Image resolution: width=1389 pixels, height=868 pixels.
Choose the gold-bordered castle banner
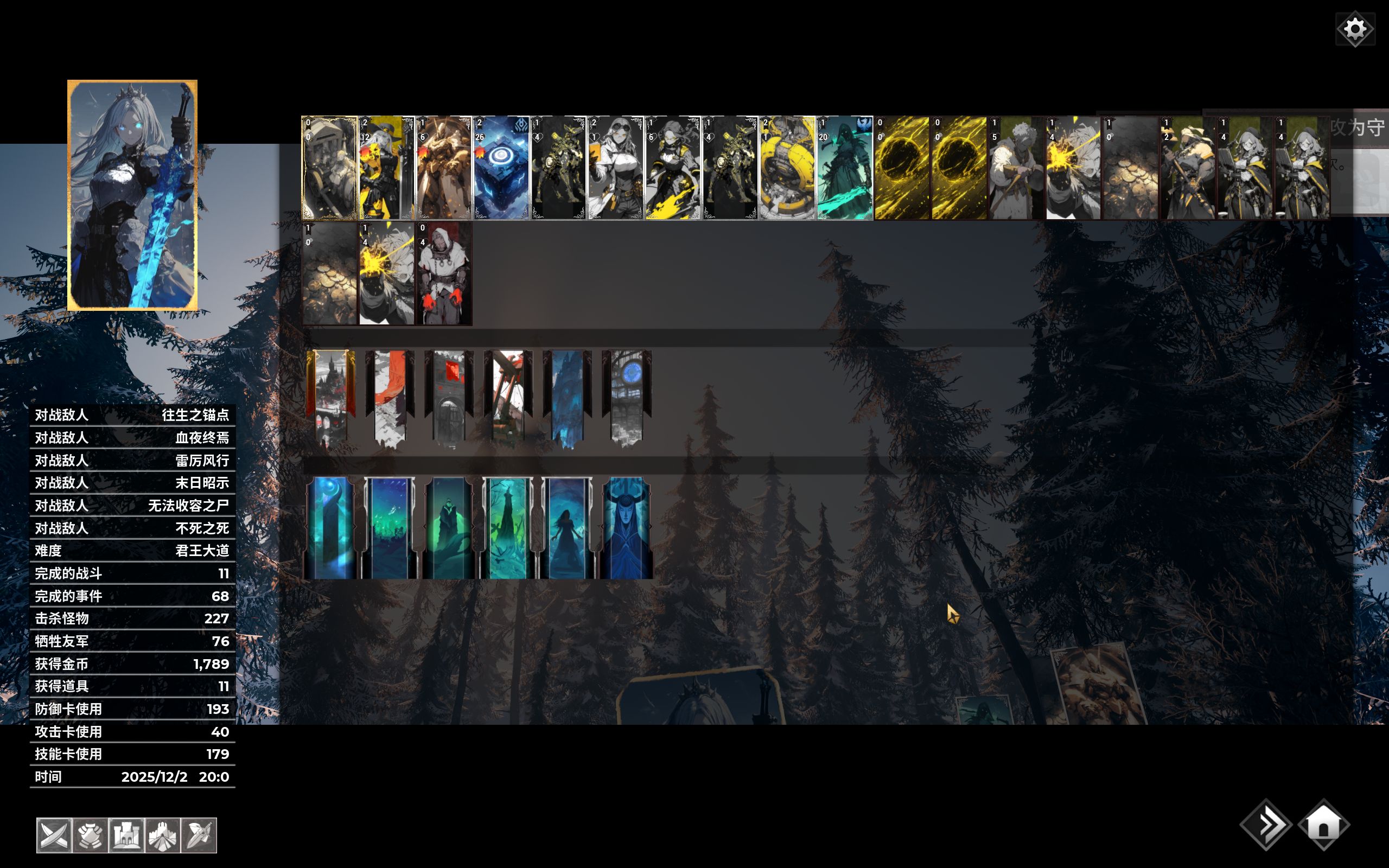330,397
